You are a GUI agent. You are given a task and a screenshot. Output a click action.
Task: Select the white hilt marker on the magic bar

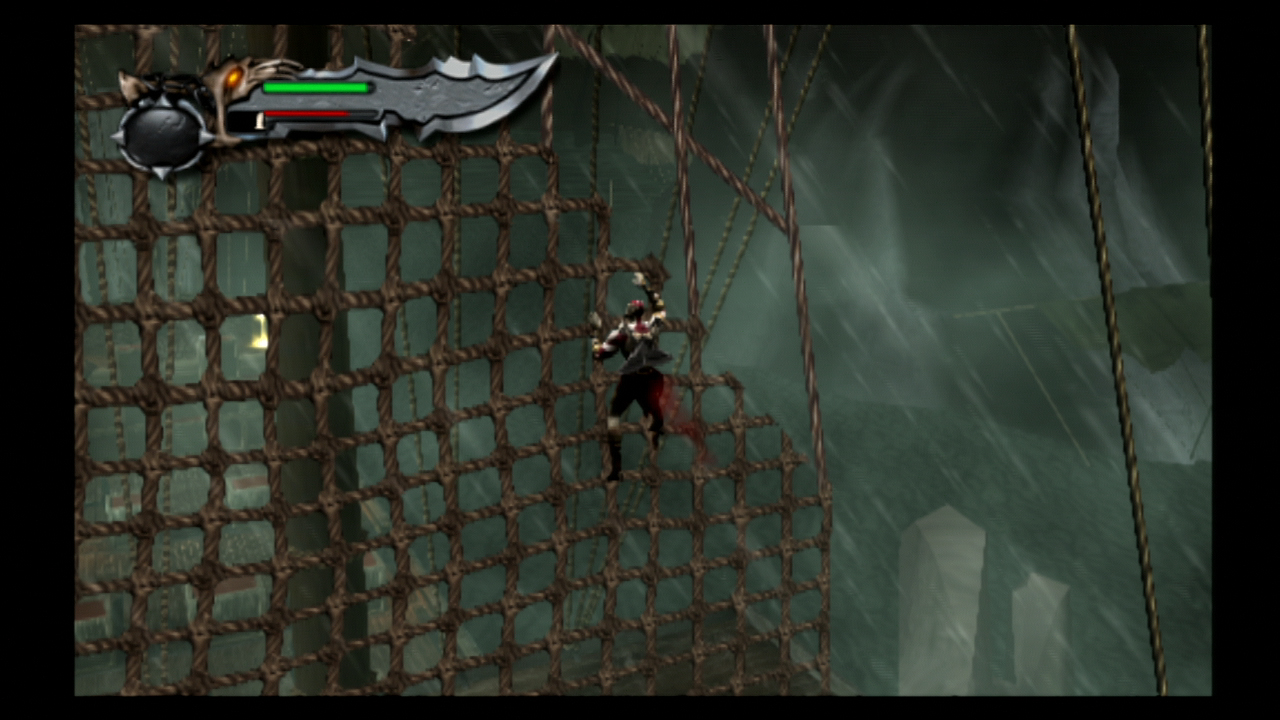(x=260, y=120)
